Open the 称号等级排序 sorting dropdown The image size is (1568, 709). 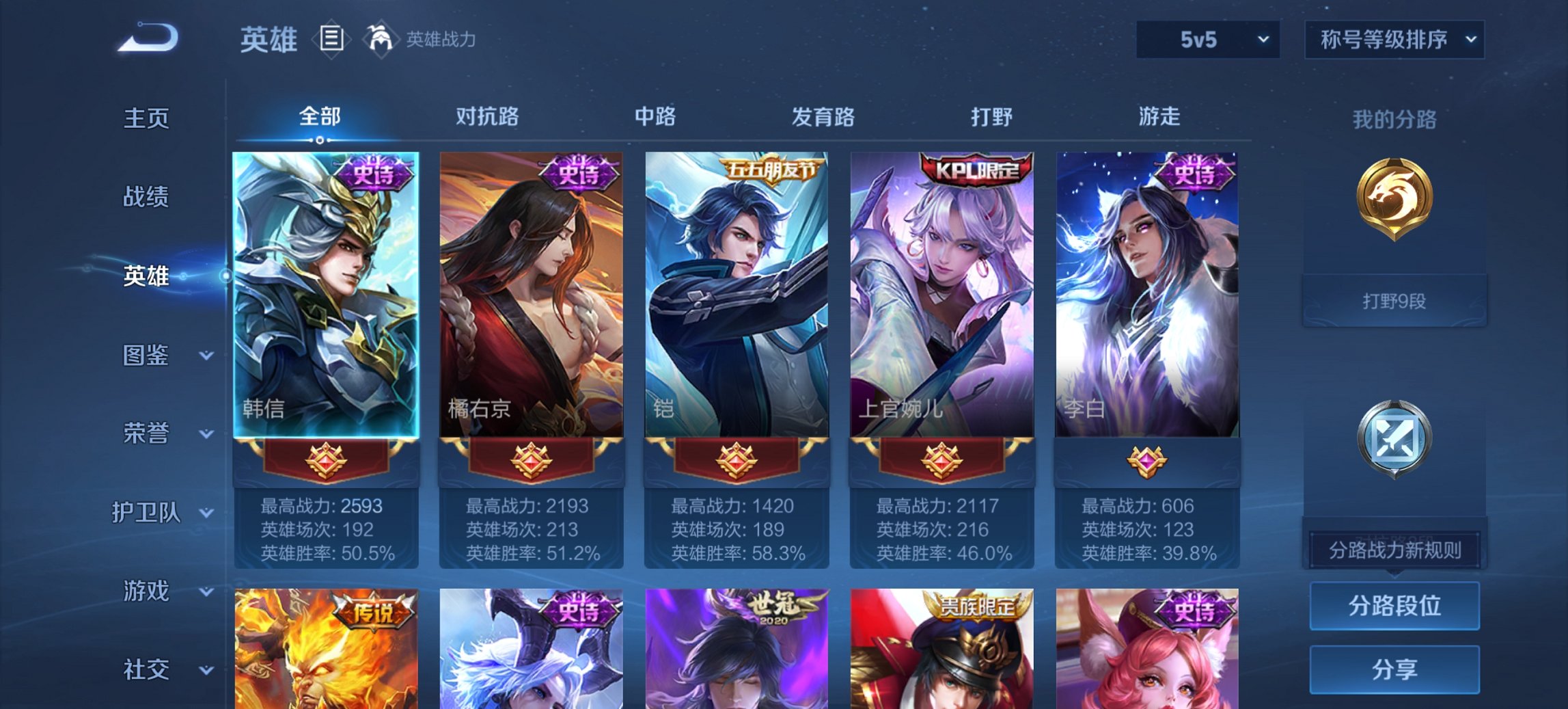pos(1394,40)
